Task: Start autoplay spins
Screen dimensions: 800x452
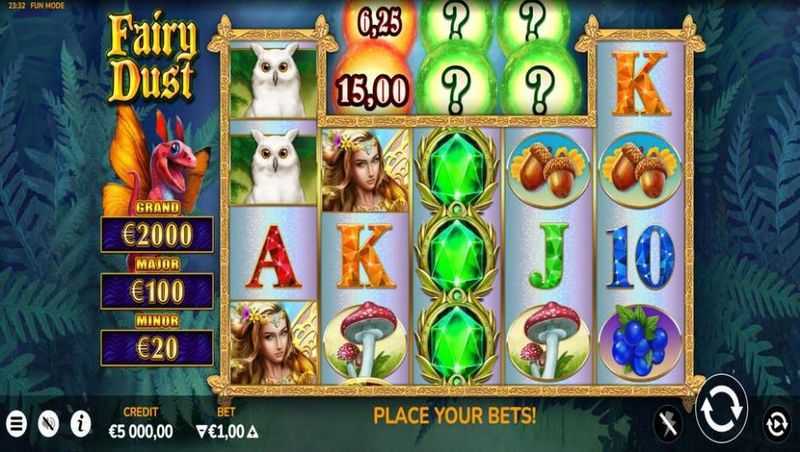Action: (x=776, y=422)
